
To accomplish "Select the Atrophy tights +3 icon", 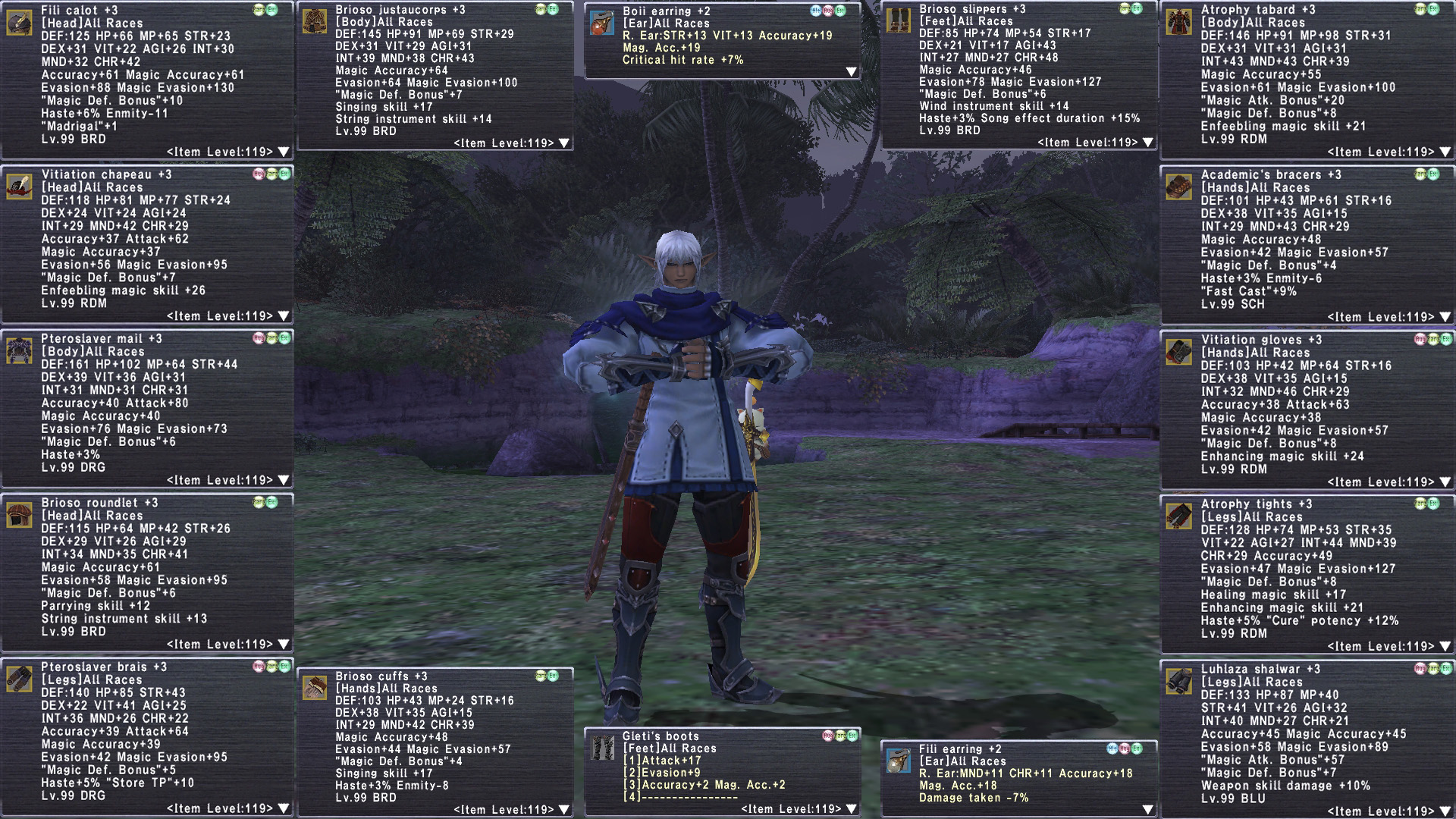I will click(1178, 516).
